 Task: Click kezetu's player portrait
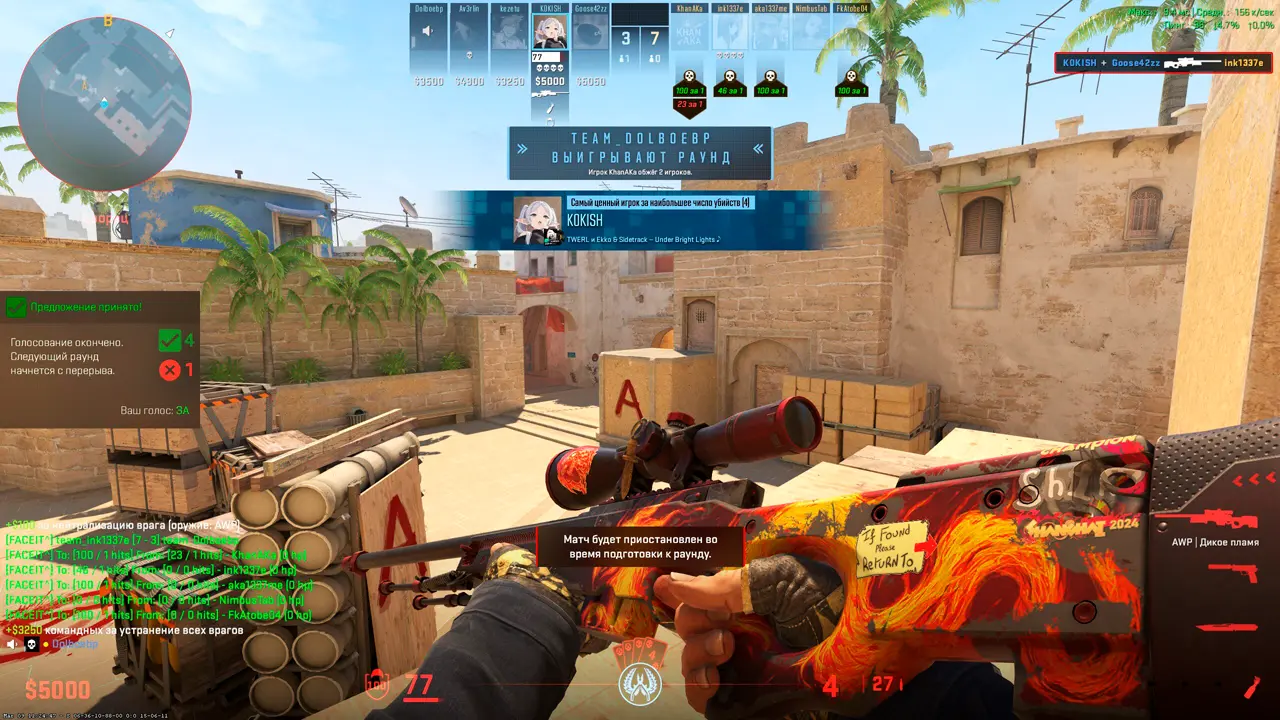(x=510, y=33)
